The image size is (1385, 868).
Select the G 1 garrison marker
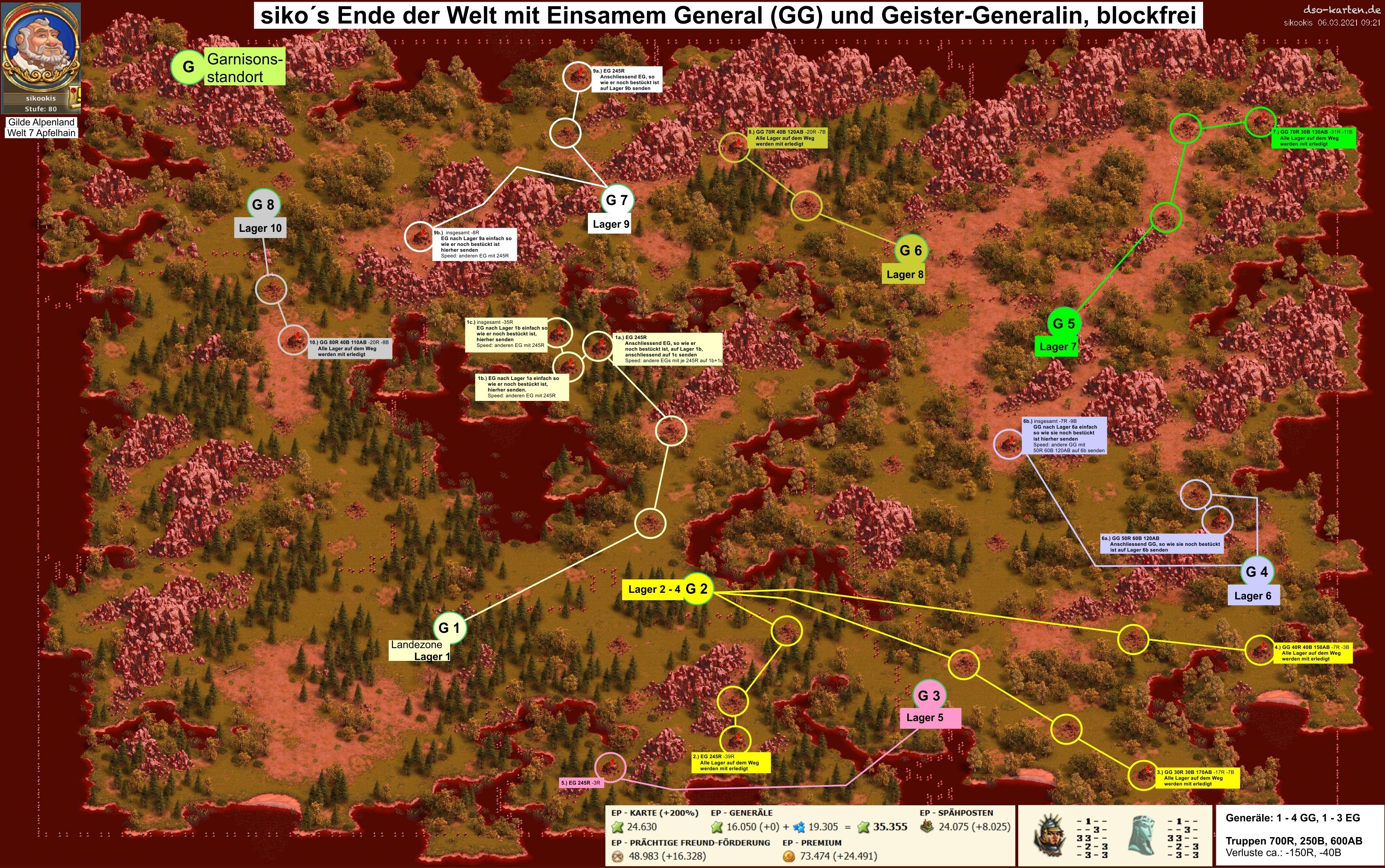[449, 627]
